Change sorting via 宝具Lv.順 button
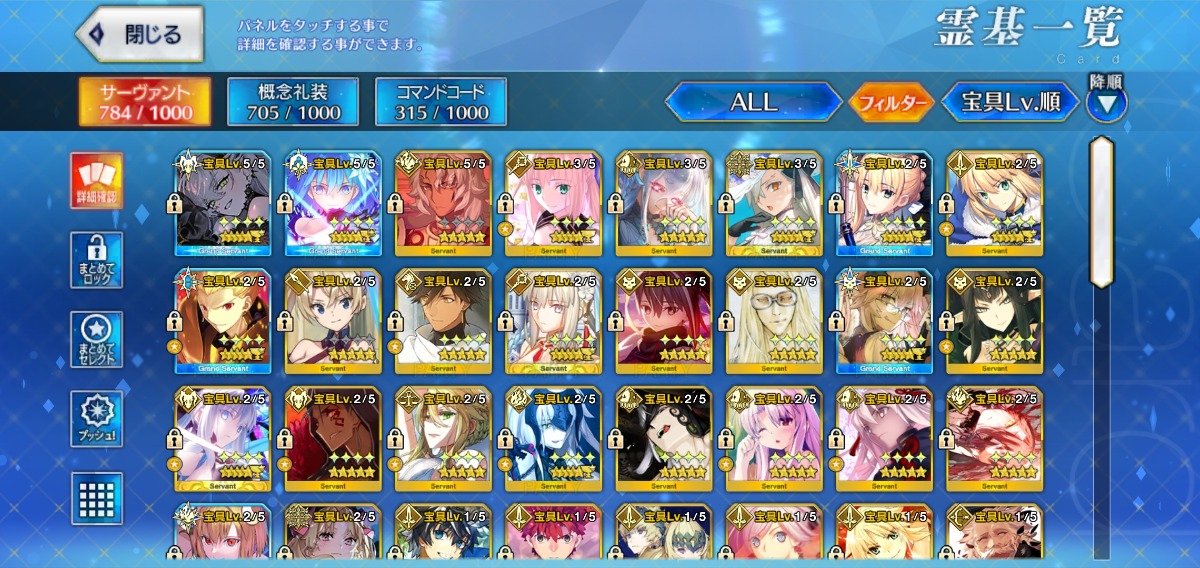This screenshot has height=568, width=1200. pos(1011,101)
